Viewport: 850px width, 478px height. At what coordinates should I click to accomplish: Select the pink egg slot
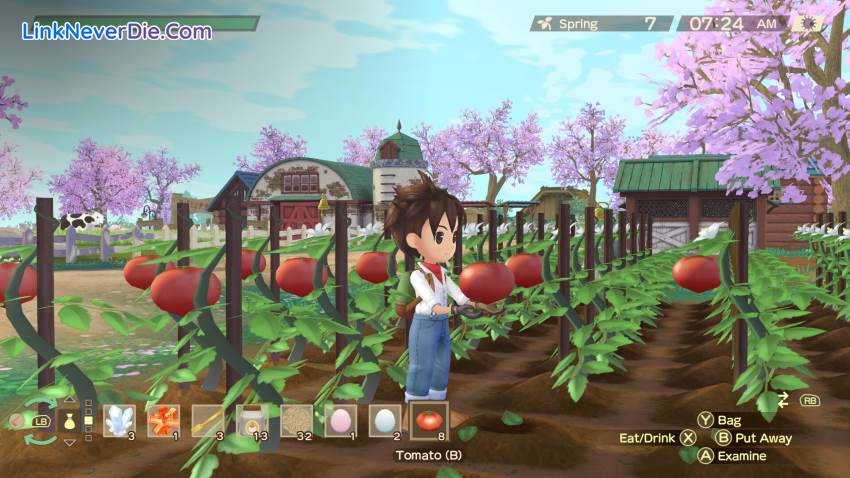(341, 421)
